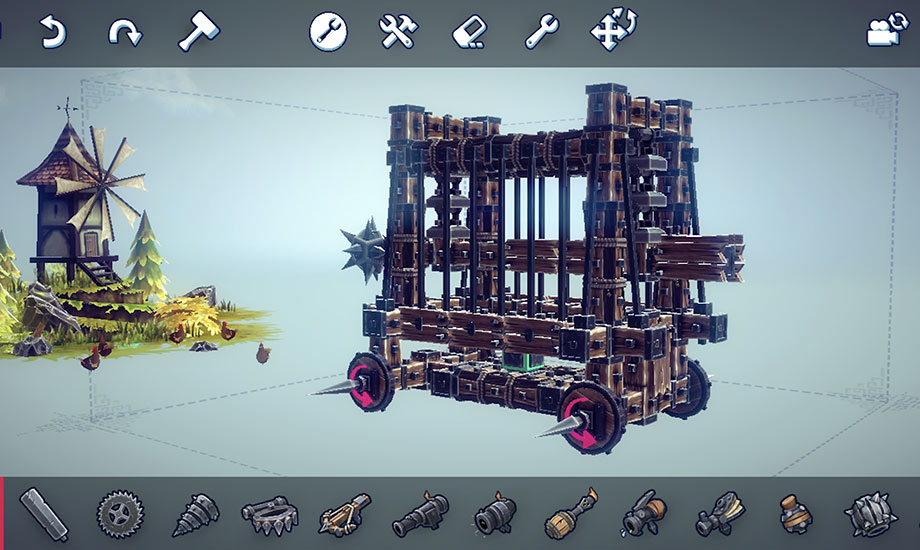Pick the metal blade block
The image size is (920, 550).
pos(44,514)
